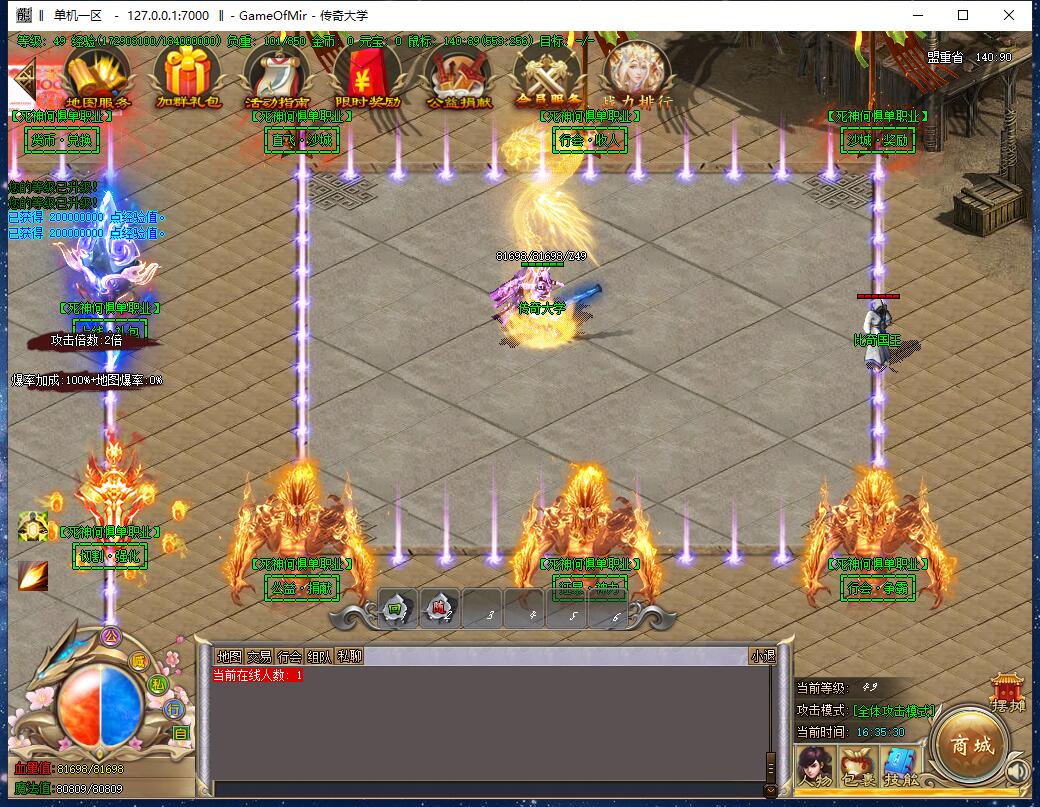Open the 限时奖励 red envelope reward
Viewport: 1040px width, 807px height.
[x=367, y=76]
